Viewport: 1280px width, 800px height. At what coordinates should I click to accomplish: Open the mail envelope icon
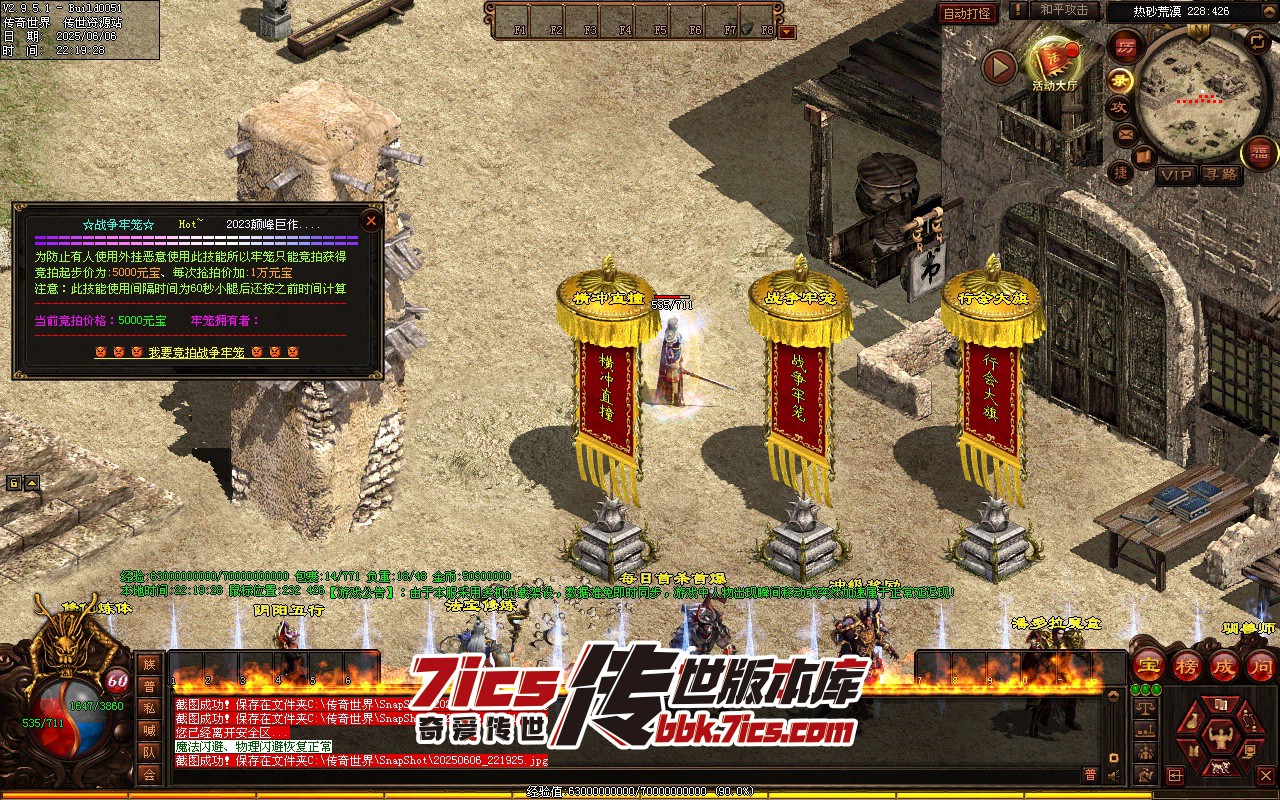pyautogui.click(x=1125, y=133)
